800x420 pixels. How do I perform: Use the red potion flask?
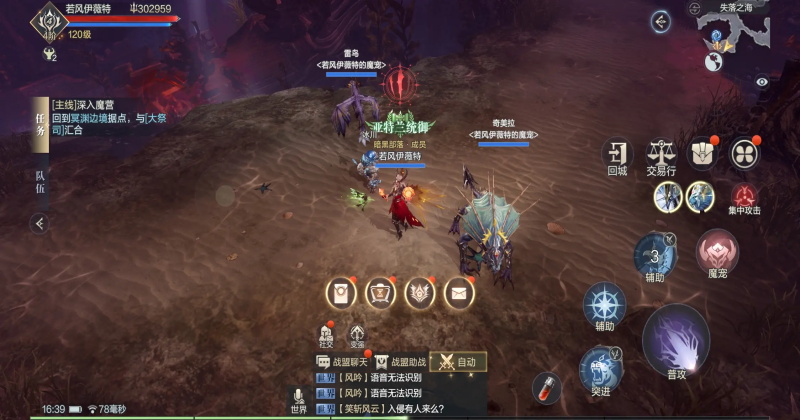point(545,386)
